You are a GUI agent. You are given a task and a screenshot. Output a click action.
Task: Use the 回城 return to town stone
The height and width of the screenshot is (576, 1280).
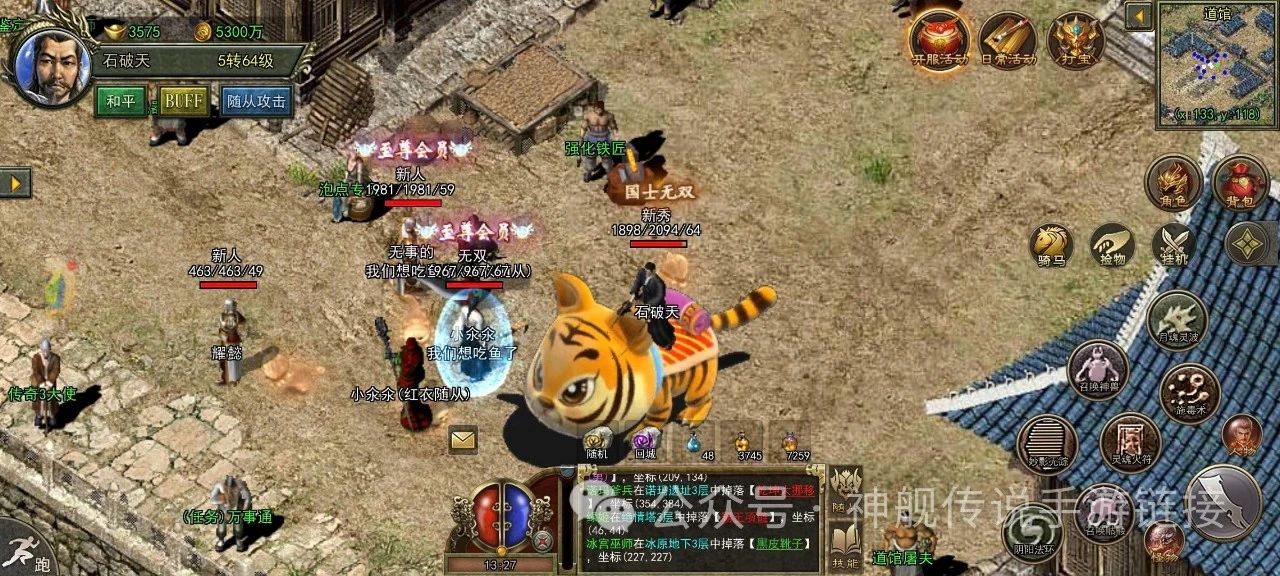click(646, 442)
